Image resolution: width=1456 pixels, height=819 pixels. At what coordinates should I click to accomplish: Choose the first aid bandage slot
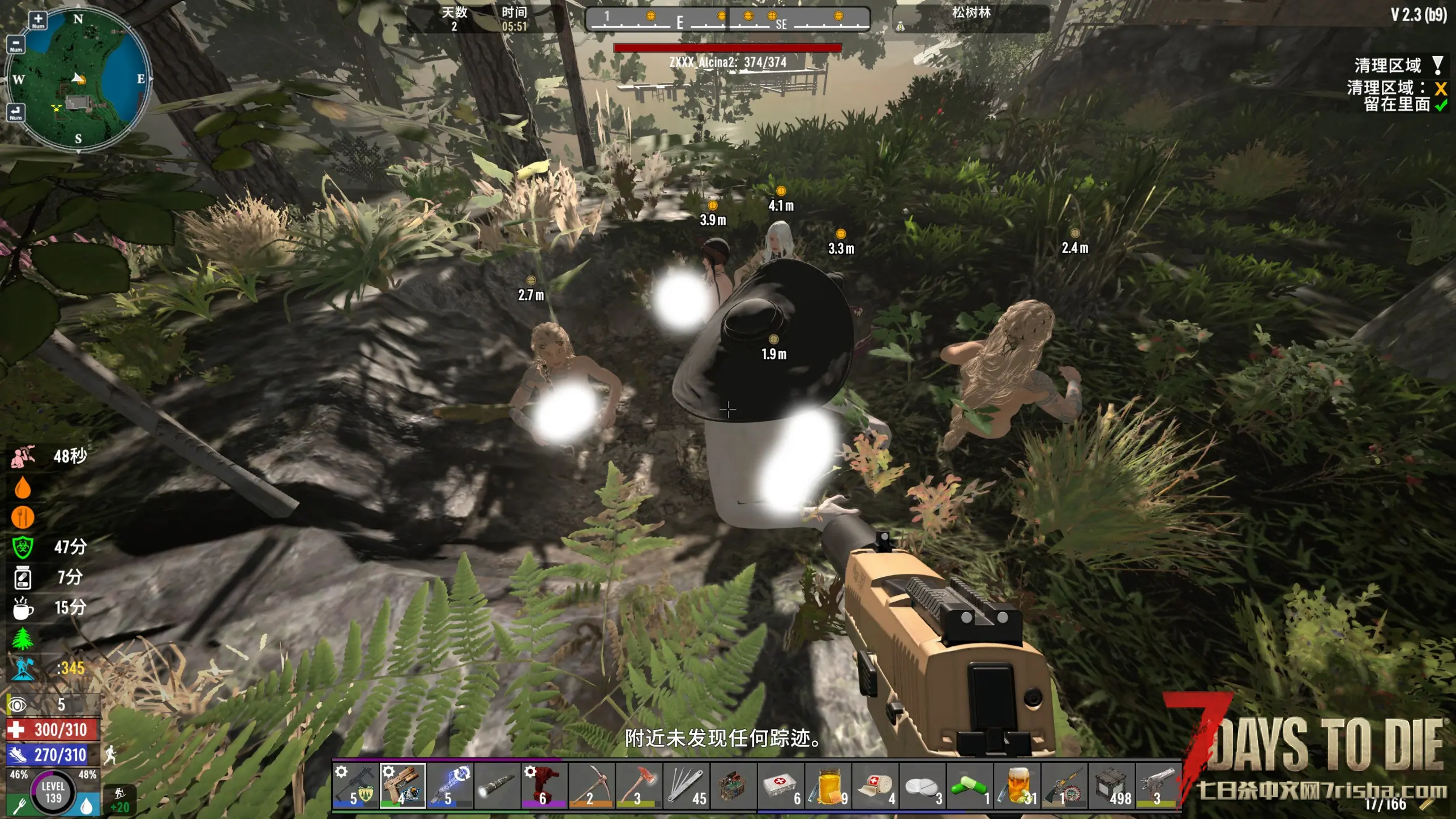click(875, 786)
